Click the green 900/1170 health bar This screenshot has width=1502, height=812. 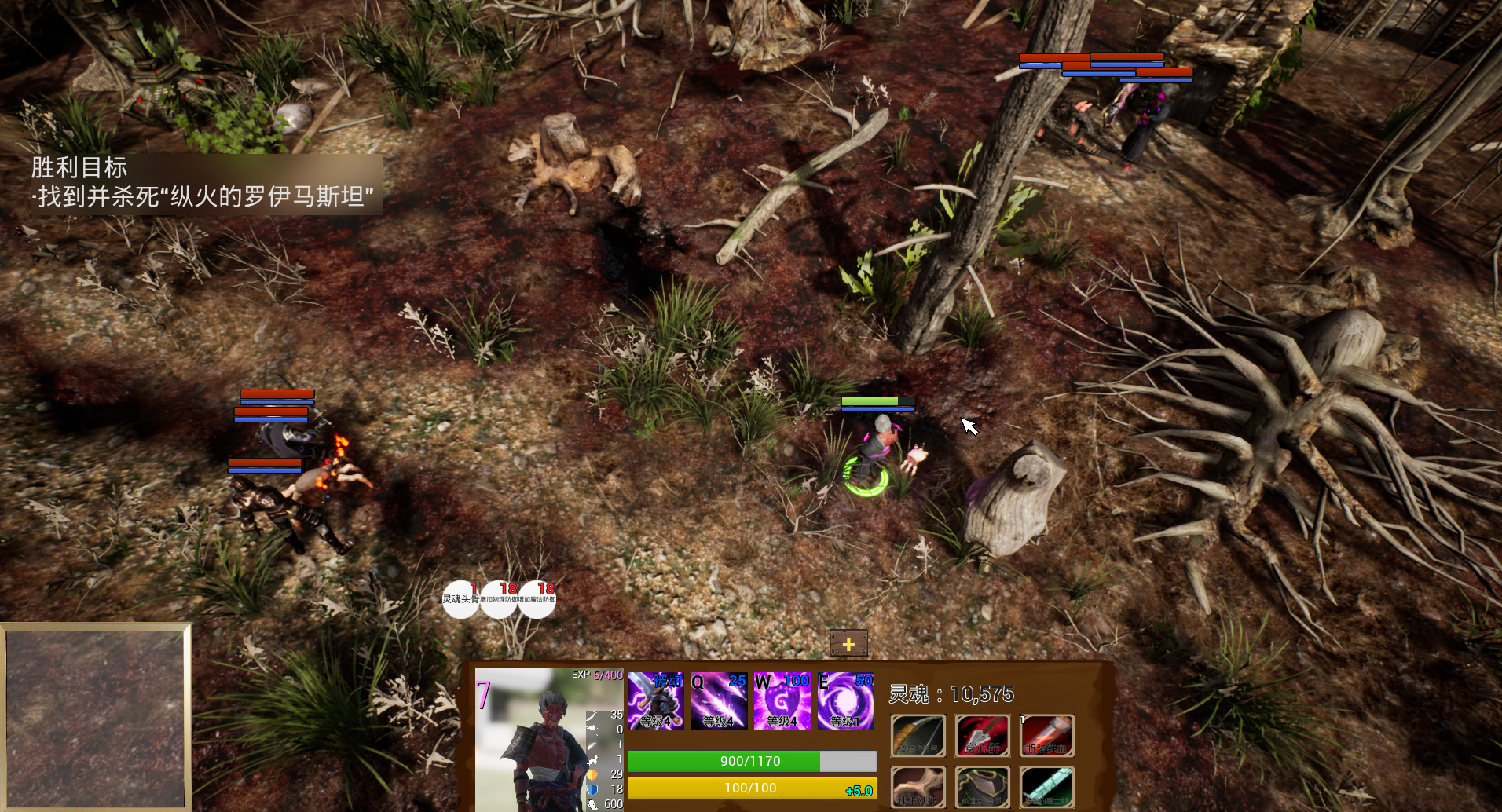(x=751, y=761)
